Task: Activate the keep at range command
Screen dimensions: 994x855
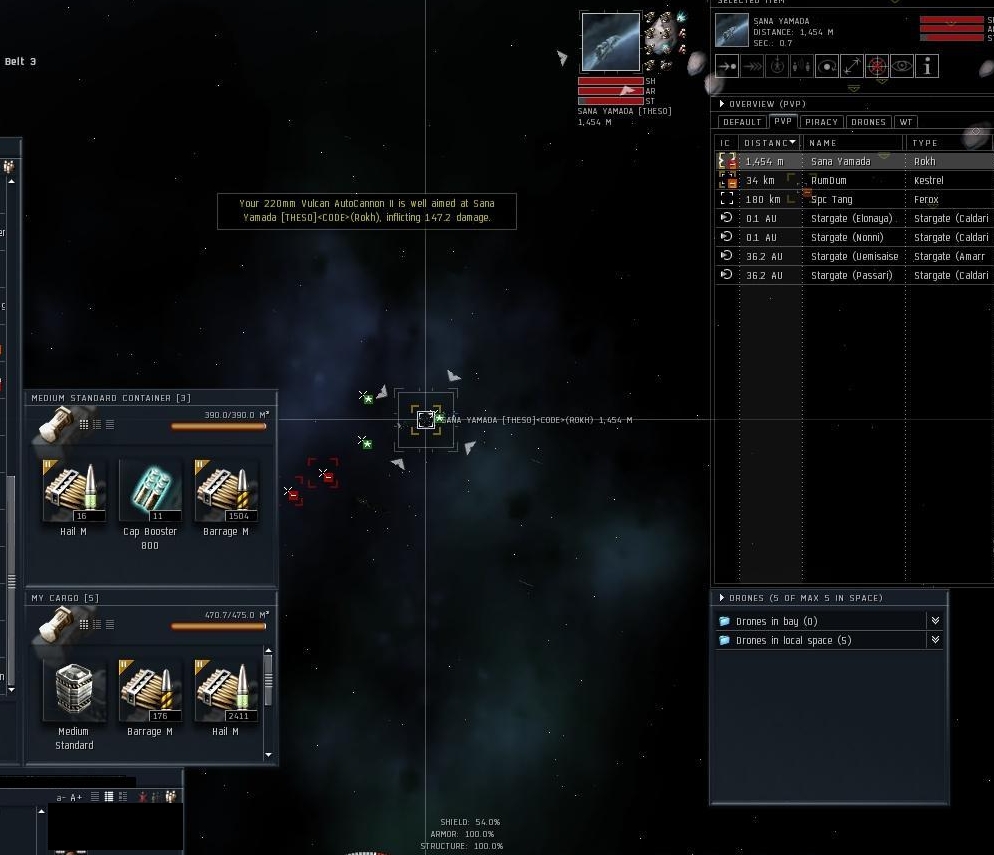Action: tap(852, 67)
